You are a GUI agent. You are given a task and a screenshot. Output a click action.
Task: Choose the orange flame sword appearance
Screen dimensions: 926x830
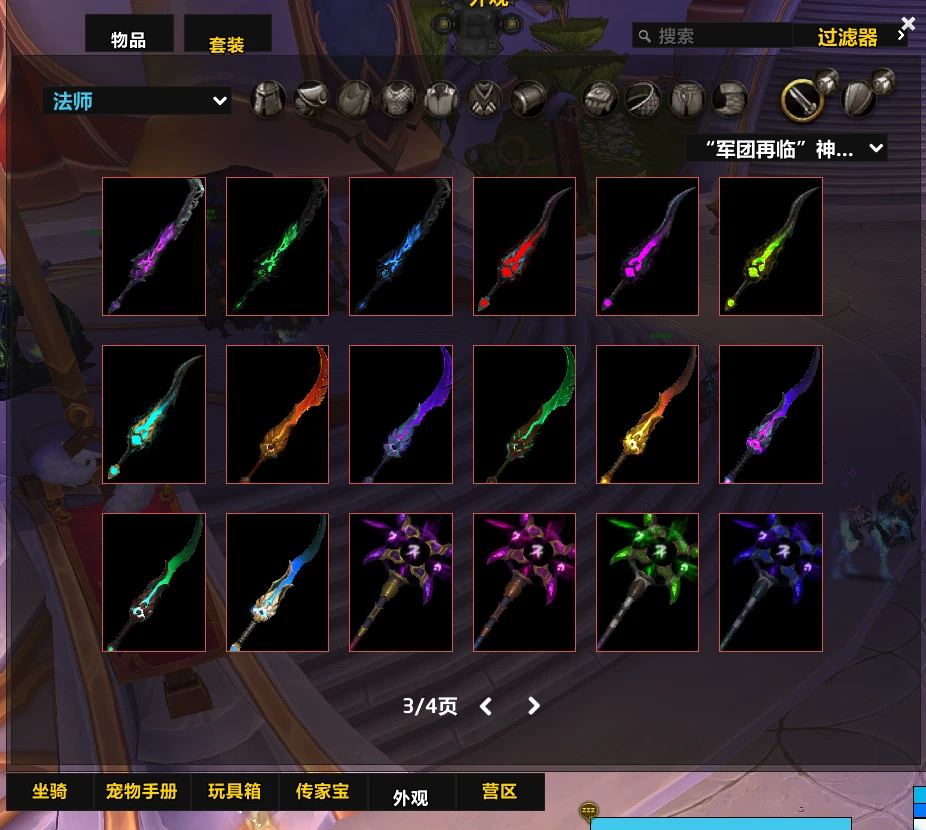[277, 415]
